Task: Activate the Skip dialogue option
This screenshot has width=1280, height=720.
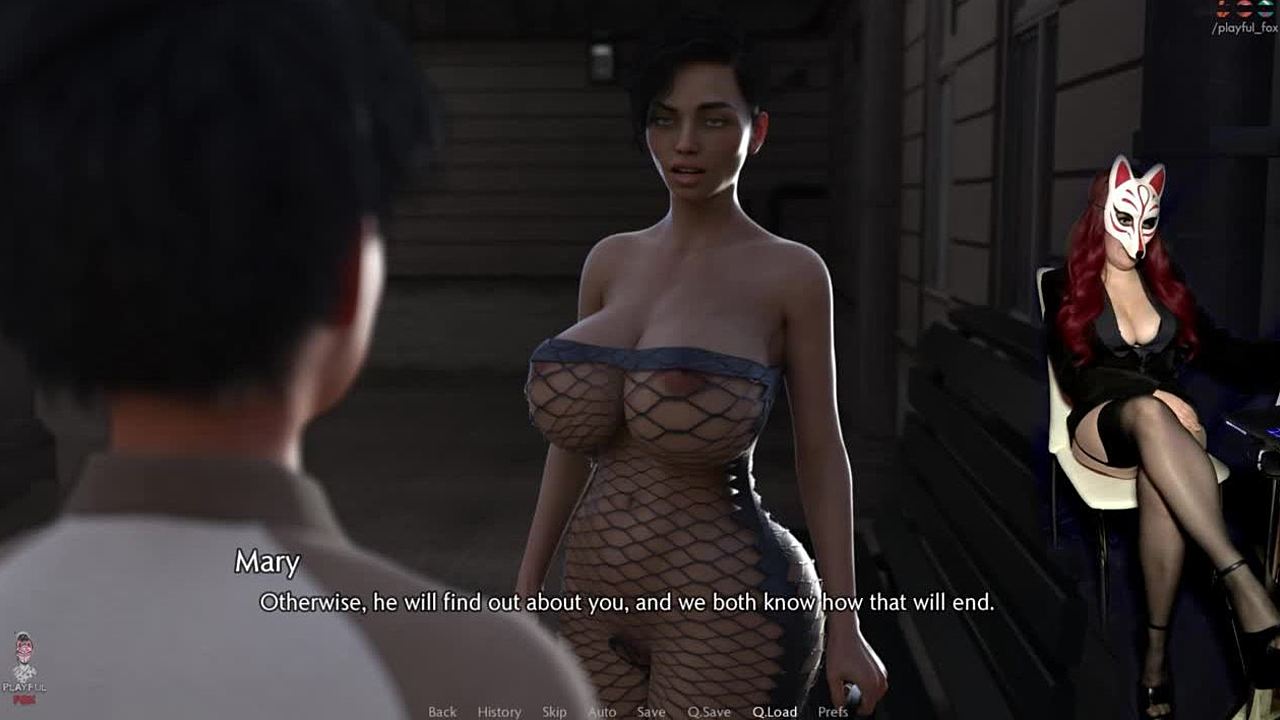Action: (x=554, y=712)
